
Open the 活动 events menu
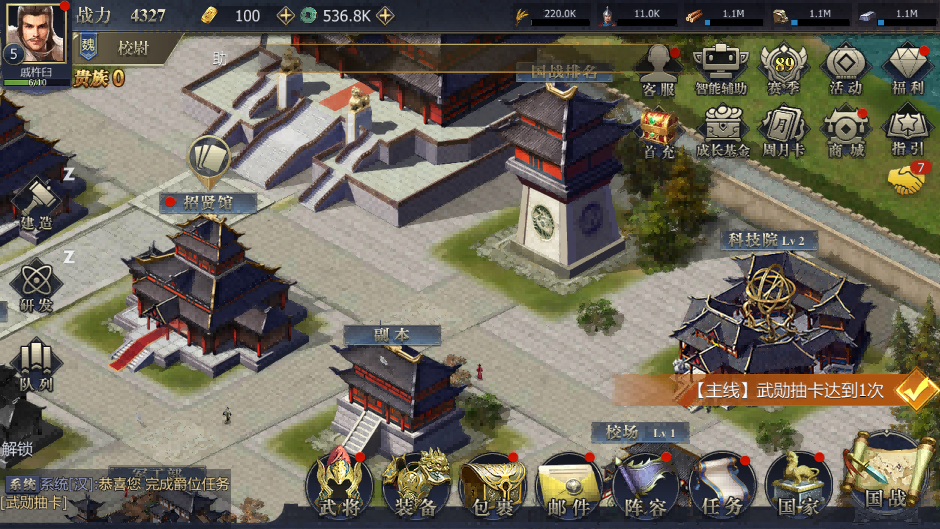(845, 68)
